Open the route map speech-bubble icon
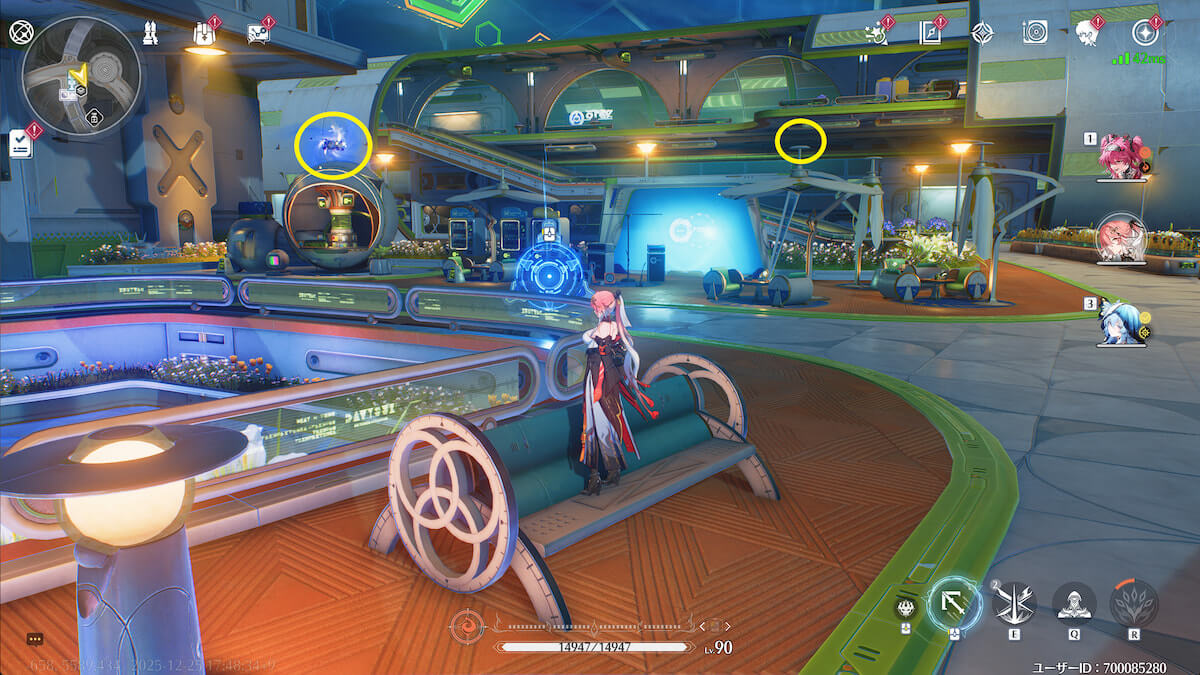Image resolution: width=1200 pixels, height=675 pixels. pos(258,34)
